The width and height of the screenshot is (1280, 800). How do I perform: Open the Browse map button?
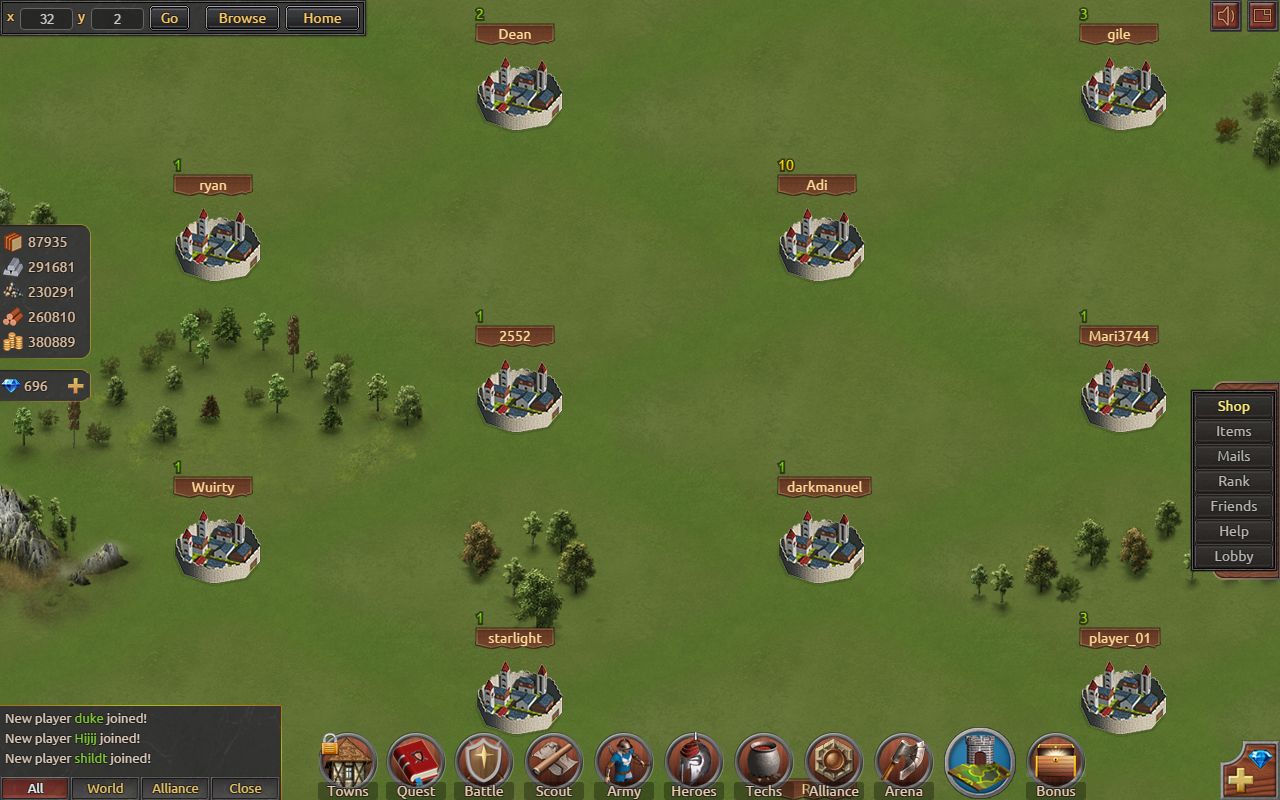pos(242,18)
